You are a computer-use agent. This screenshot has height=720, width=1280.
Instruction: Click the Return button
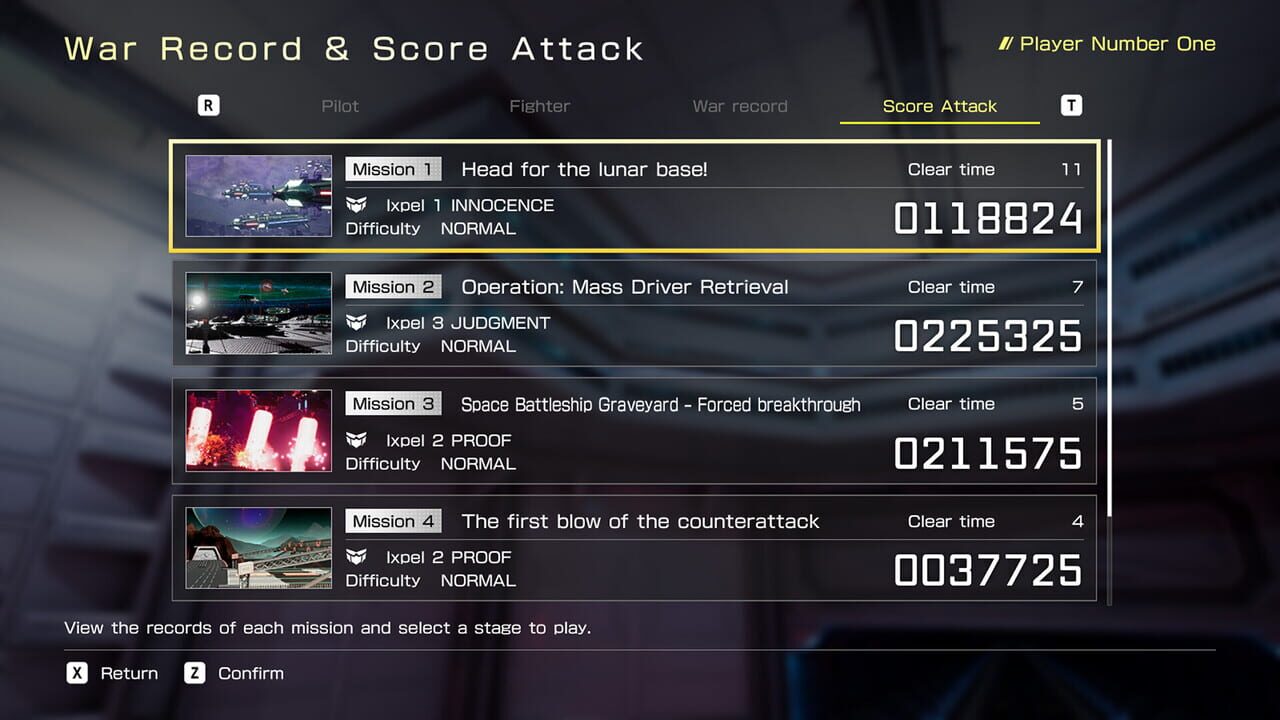129,673
